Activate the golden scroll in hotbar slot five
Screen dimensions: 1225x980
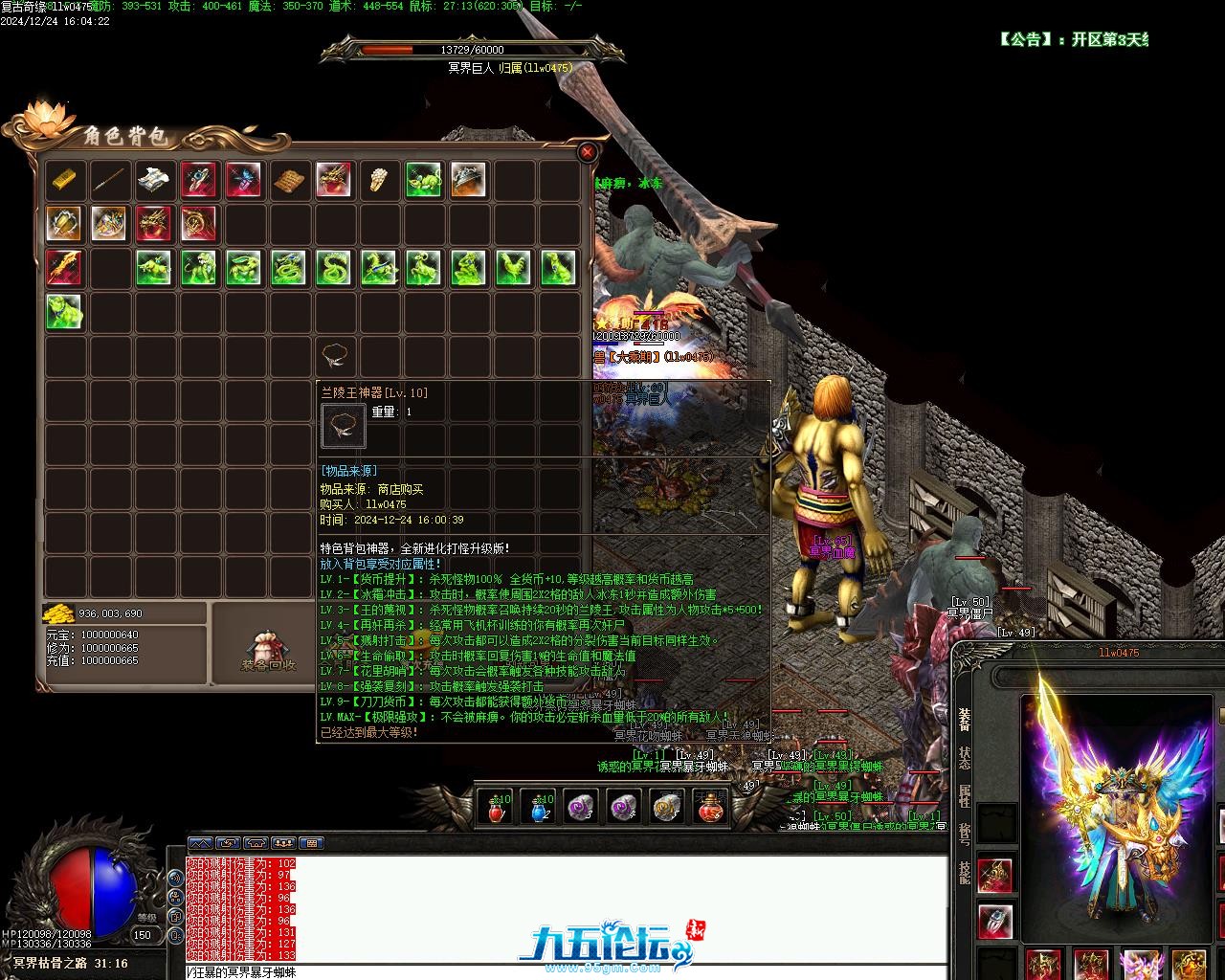[666, 807]
